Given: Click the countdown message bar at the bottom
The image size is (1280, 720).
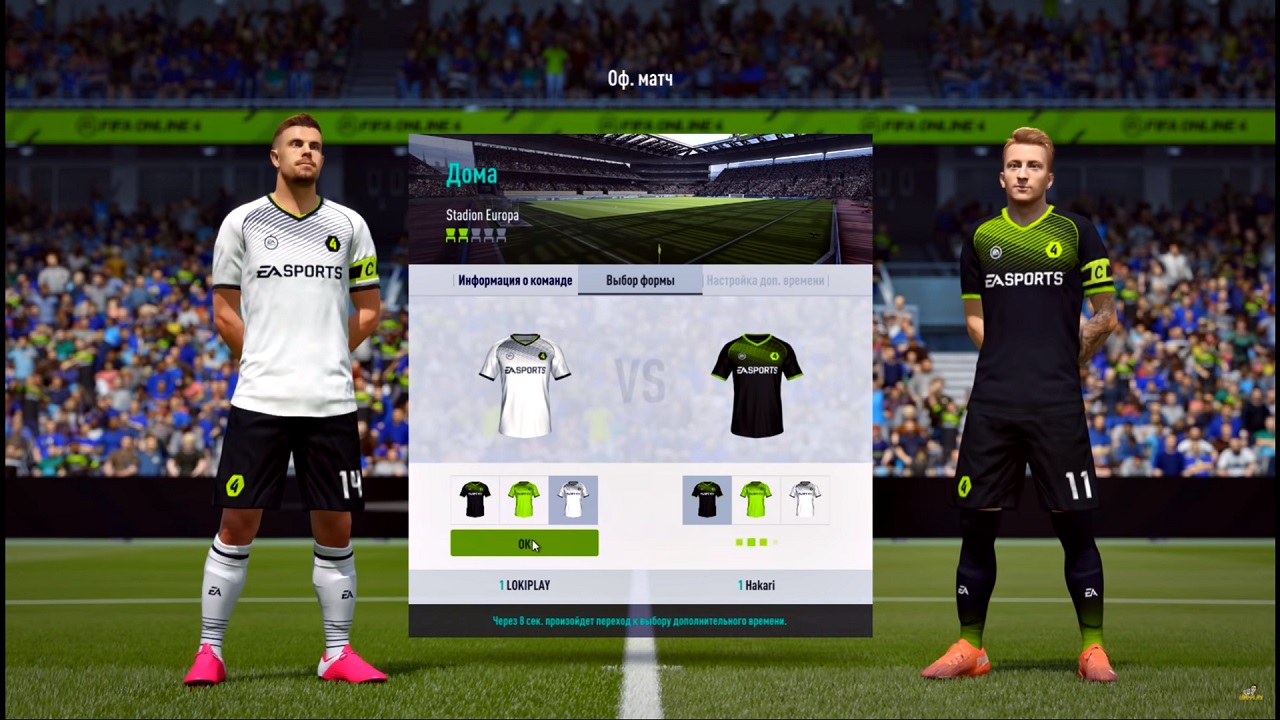Looking at the screenshot, I should (x=640, y=620).
